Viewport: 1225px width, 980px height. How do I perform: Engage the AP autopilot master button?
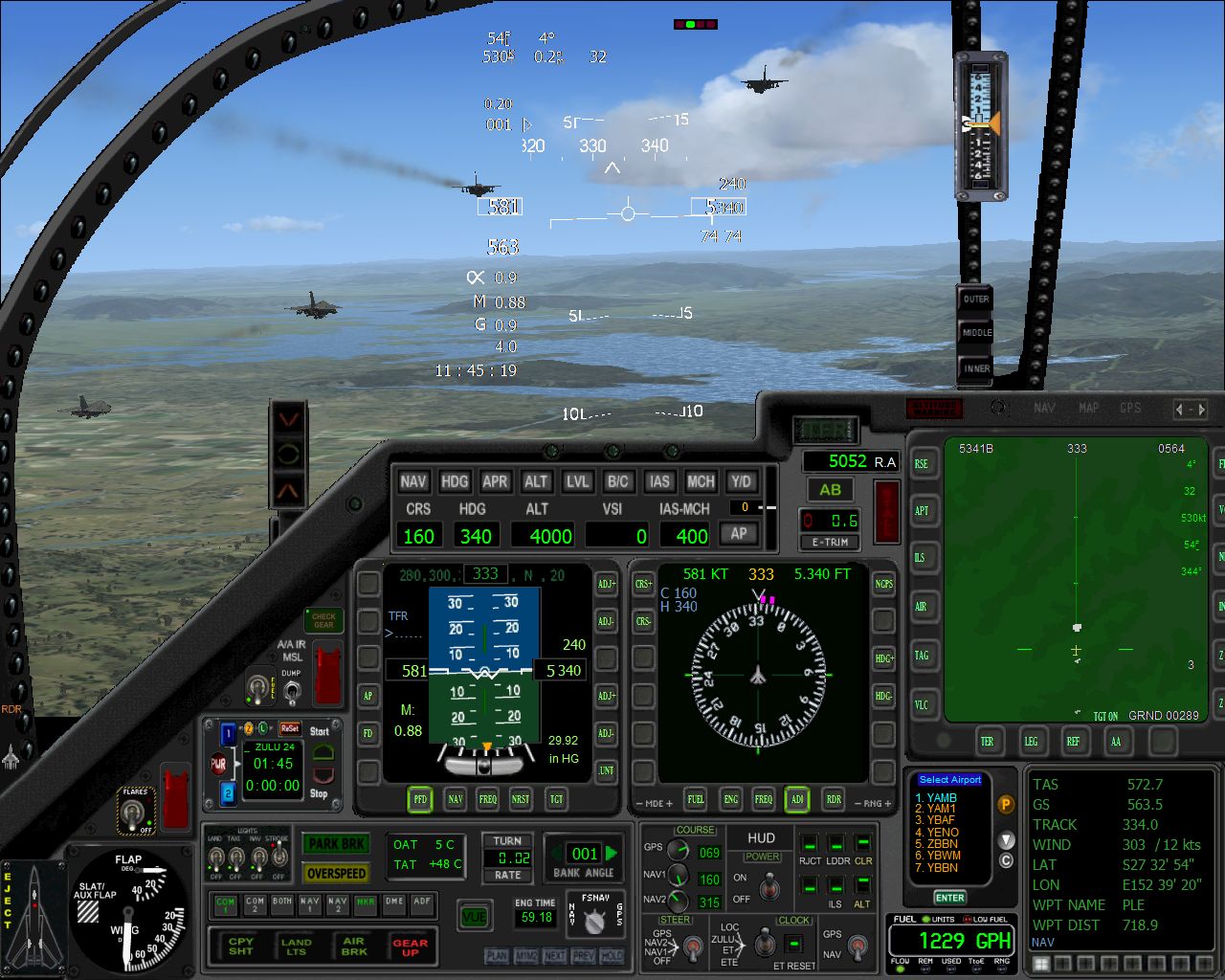pyautogui.click(x=739, y=534)
